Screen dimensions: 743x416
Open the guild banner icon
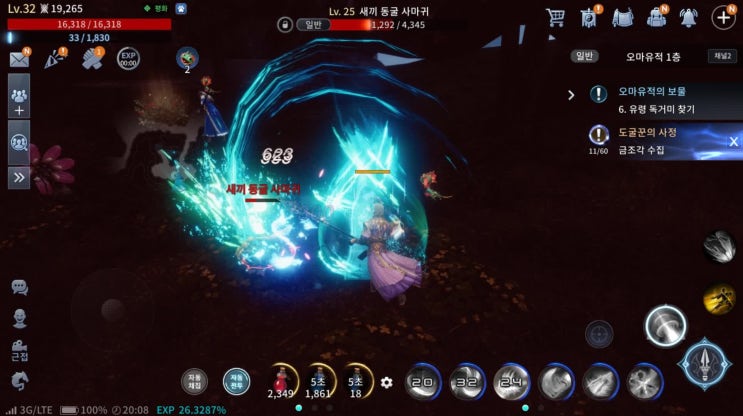tap(589, 17)
